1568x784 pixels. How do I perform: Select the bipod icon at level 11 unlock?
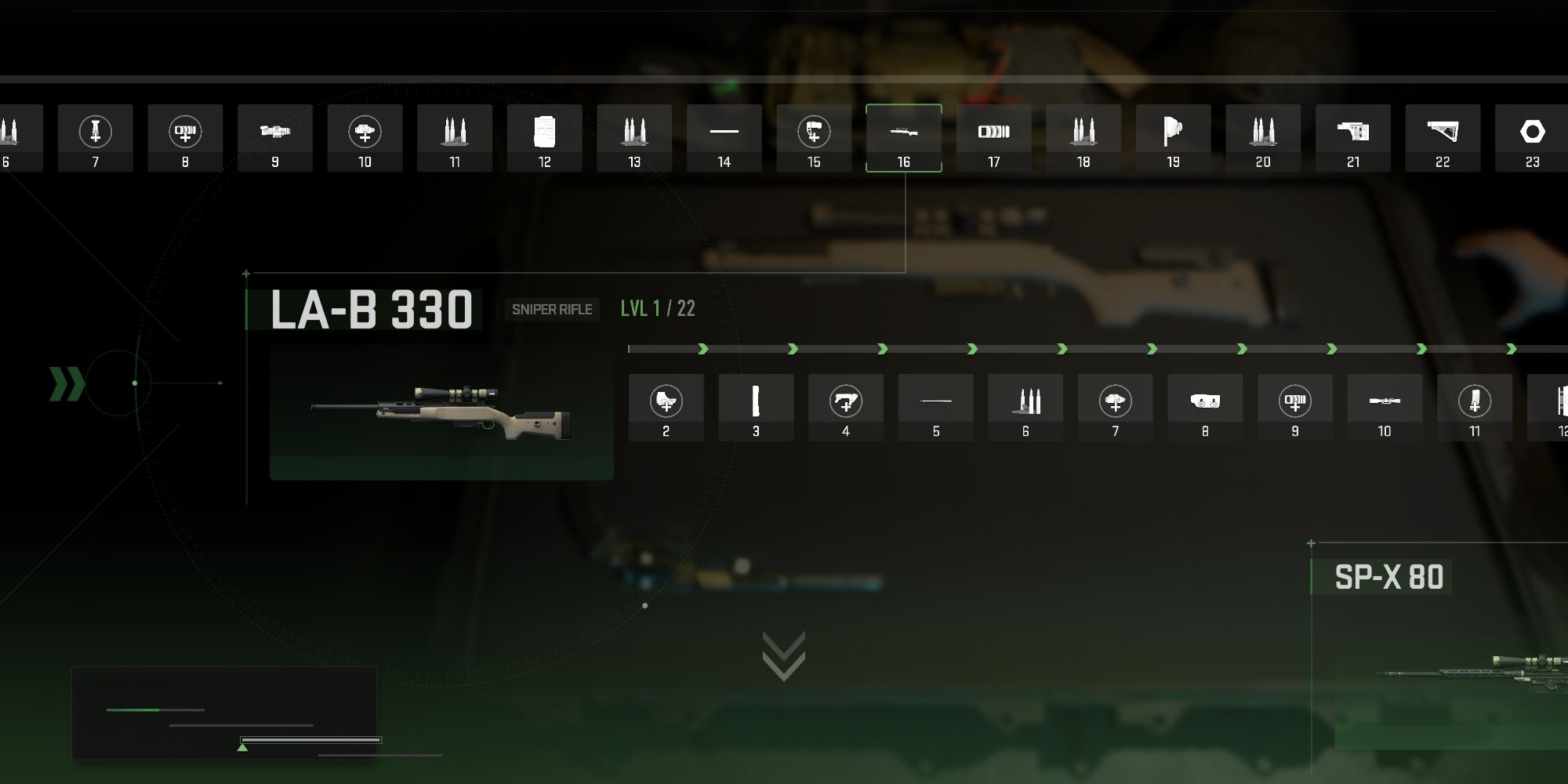pos(1474,401)
